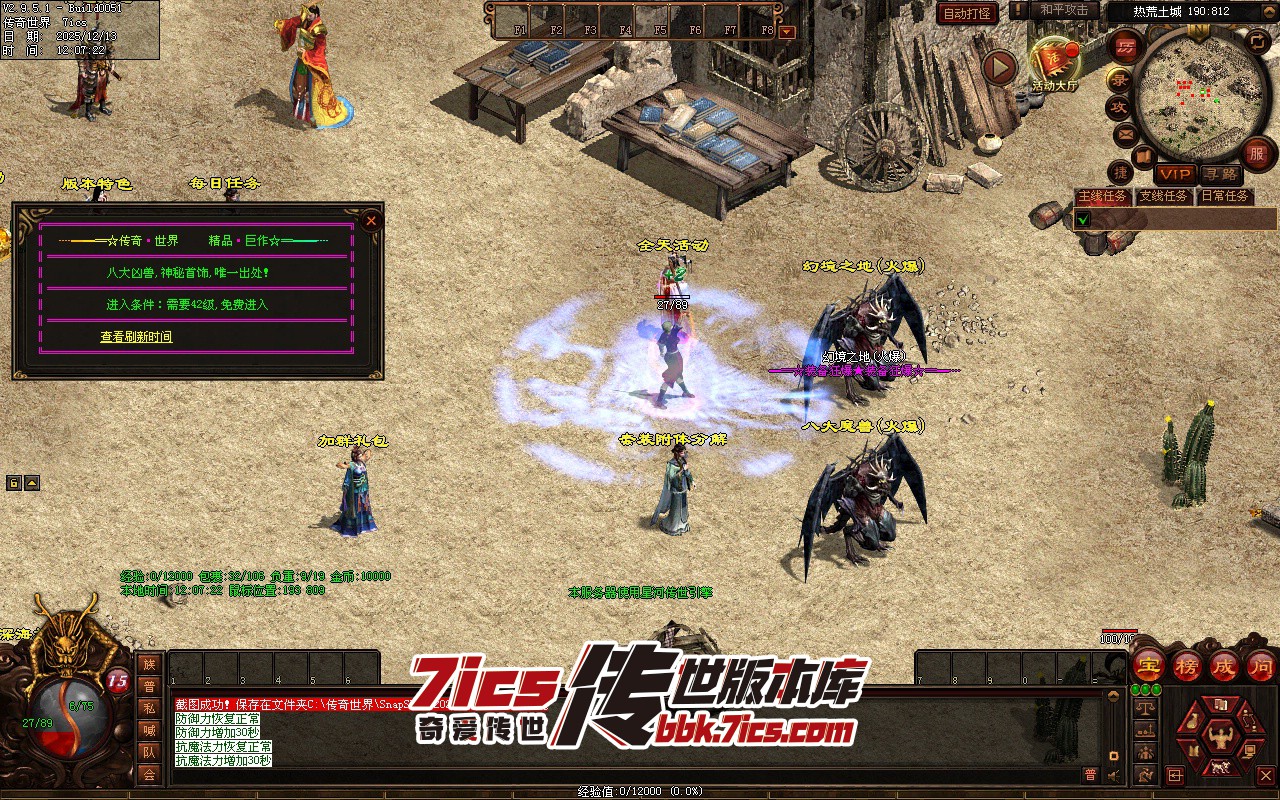Open the 活动大厅 event hall icon
This screenshot has height=800, width=1280.
[1055, 64]
